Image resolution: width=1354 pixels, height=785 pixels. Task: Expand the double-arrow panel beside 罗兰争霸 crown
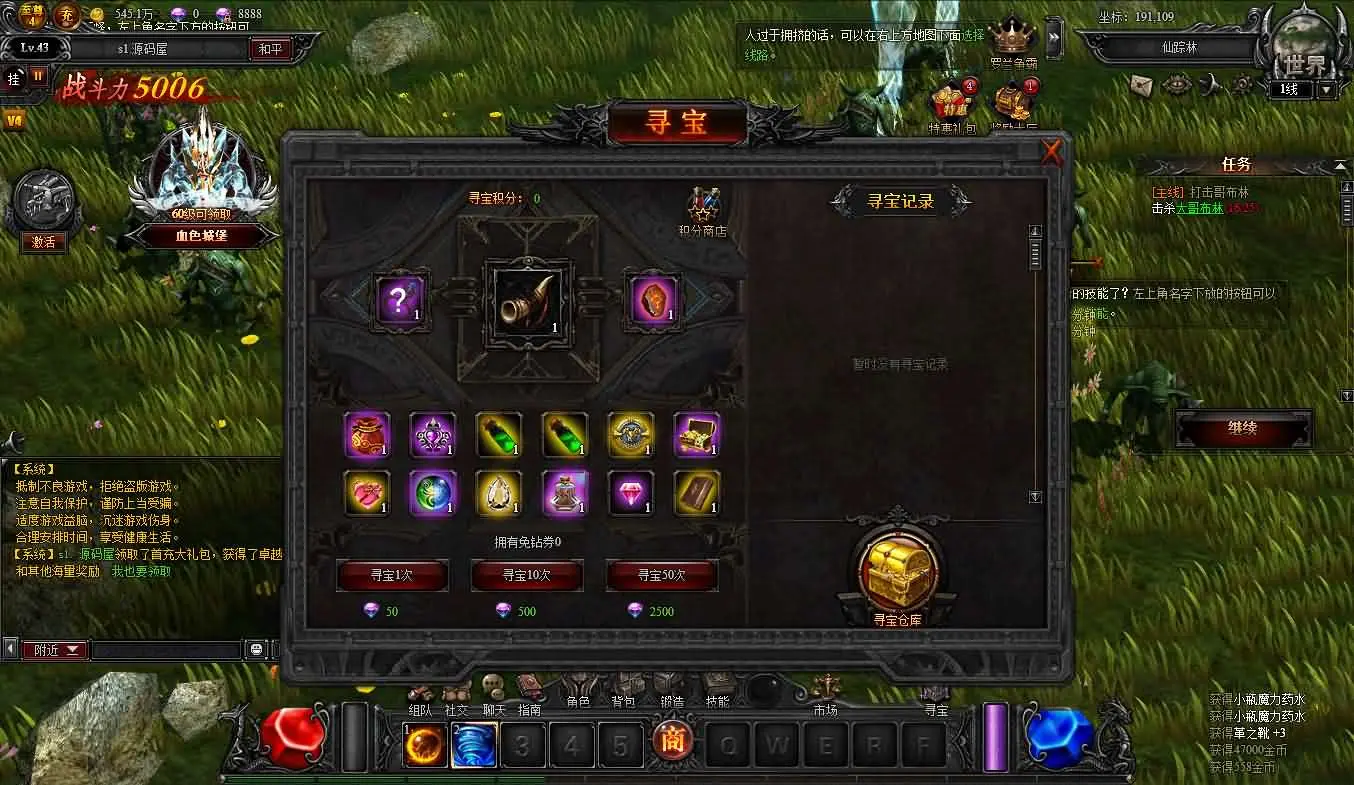point(1054,38)
